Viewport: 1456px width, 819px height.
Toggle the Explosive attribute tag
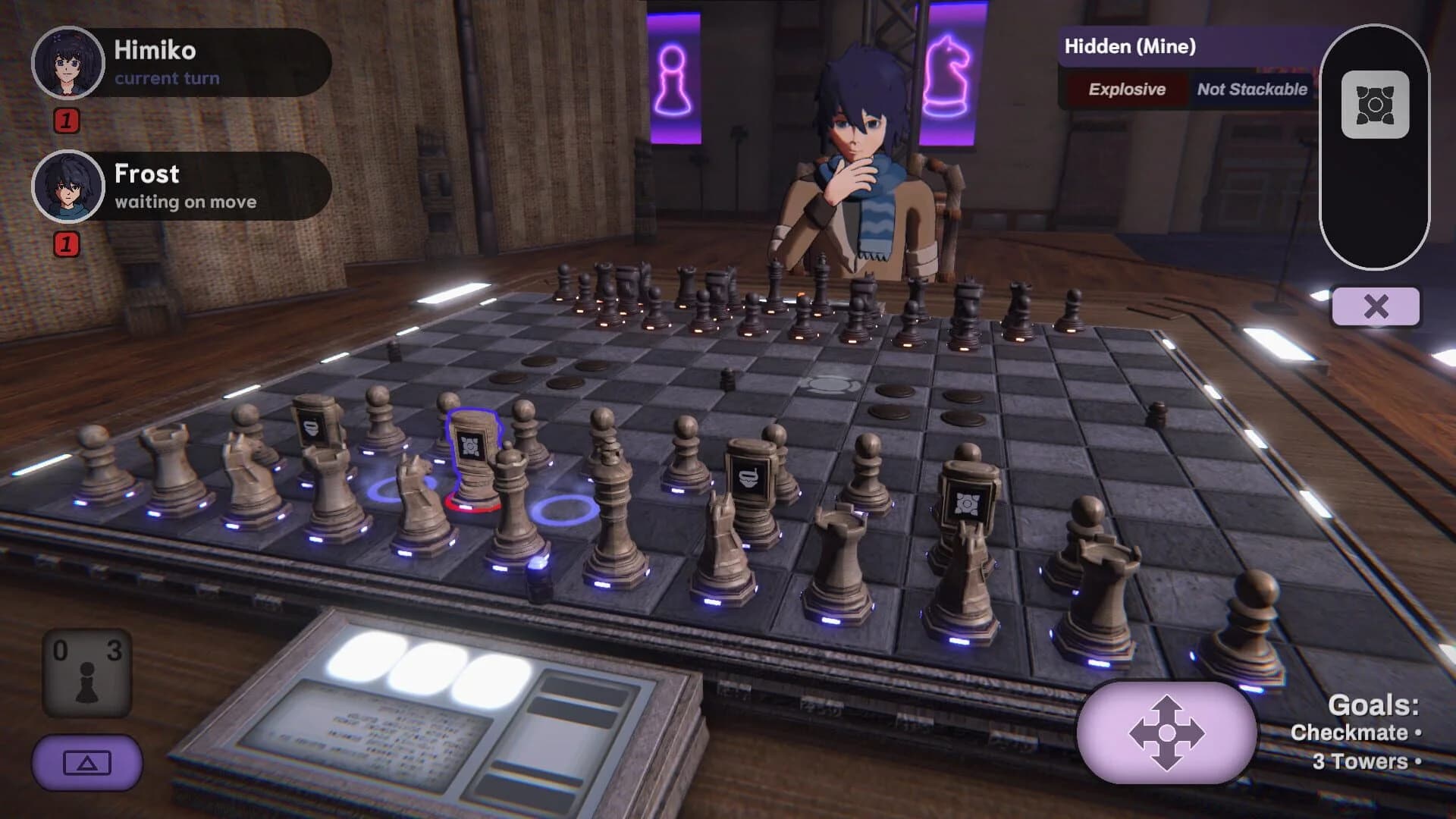[x=1125, y=89]
